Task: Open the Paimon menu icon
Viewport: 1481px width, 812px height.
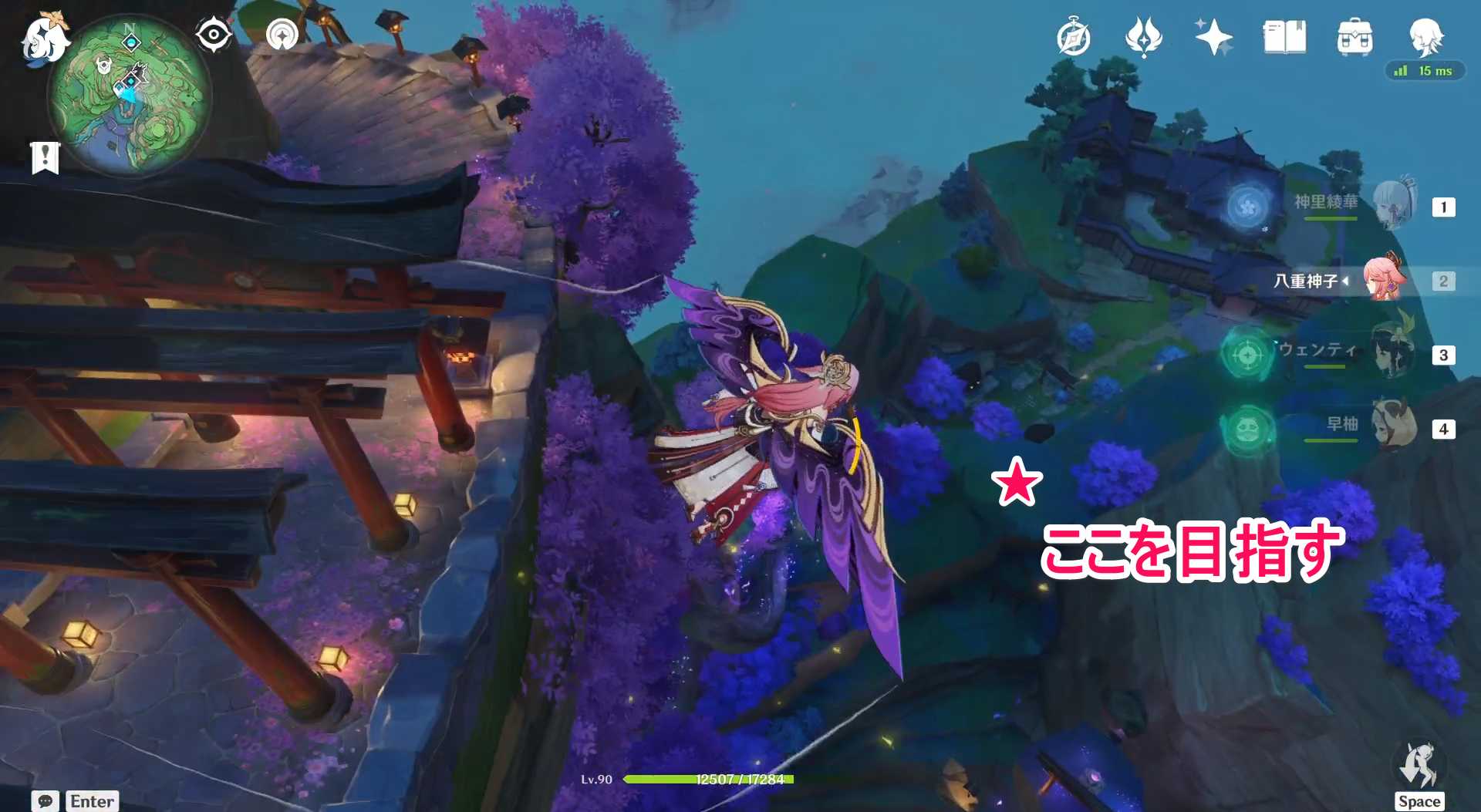Action: tap(44, 39)
